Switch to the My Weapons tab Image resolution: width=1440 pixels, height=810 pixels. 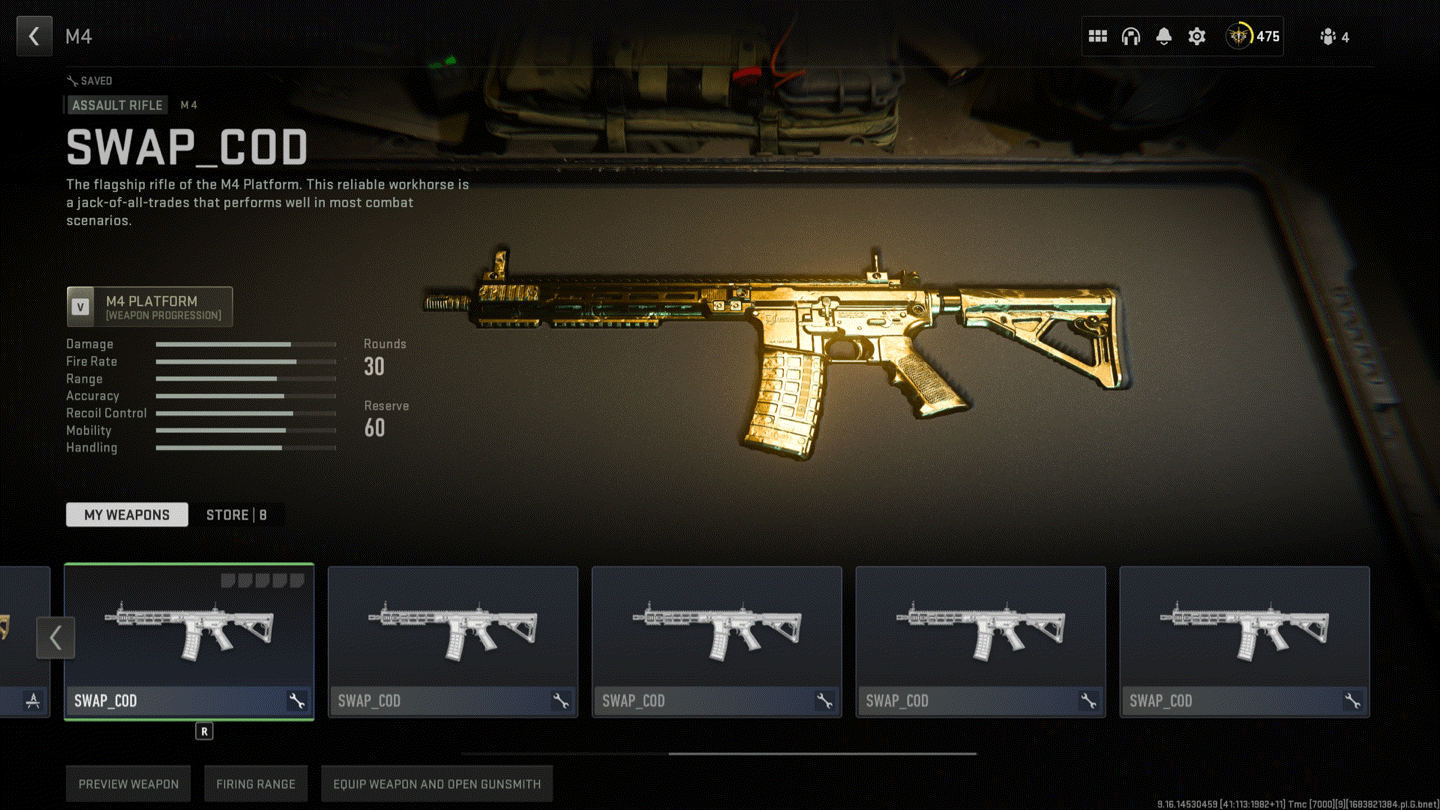tap(127, 515)
